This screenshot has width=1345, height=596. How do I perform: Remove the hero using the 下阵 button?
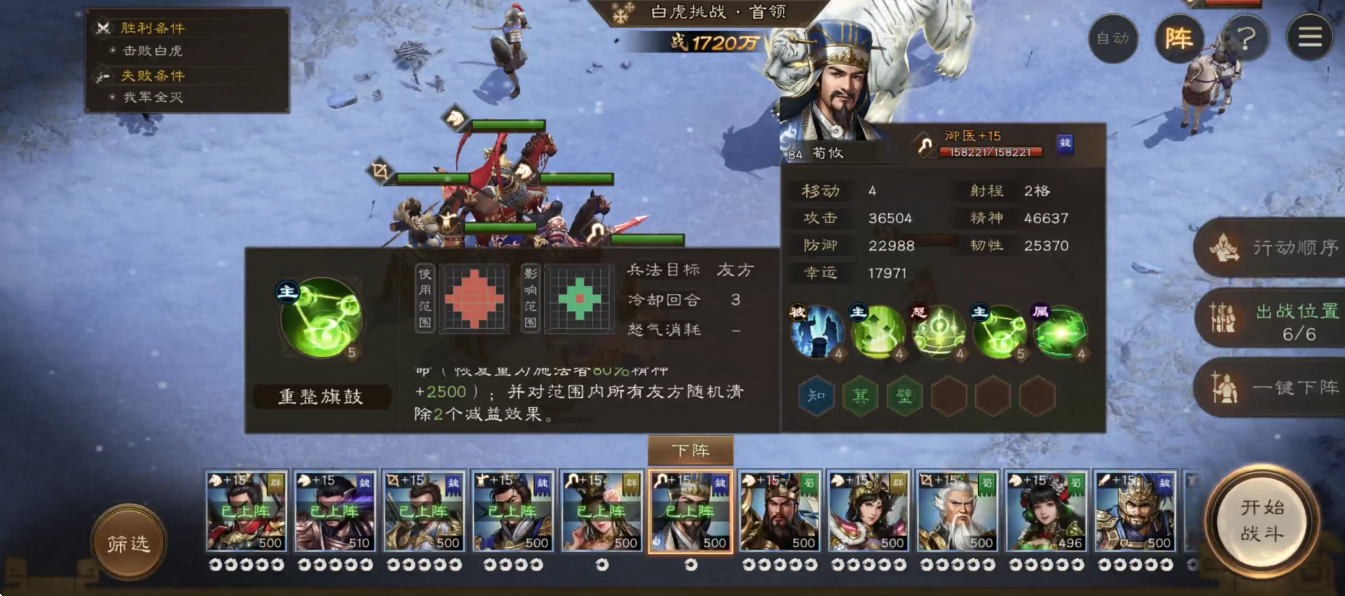pos(690,451)
